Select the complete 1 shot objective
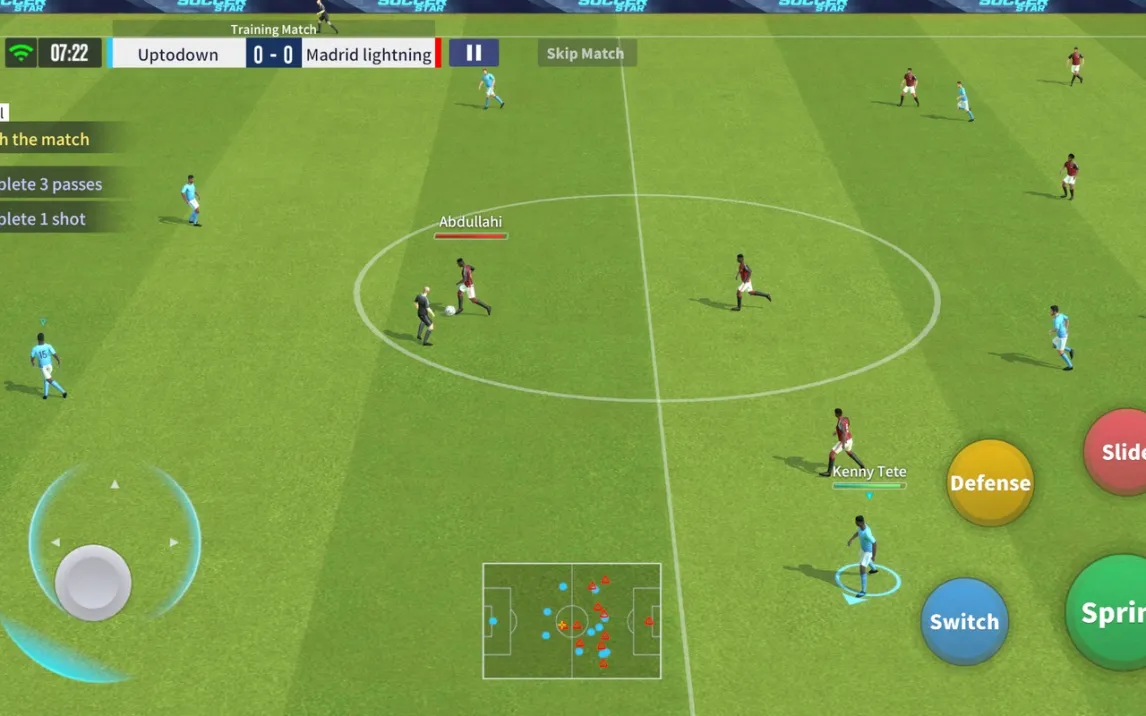 pos(44,219)
